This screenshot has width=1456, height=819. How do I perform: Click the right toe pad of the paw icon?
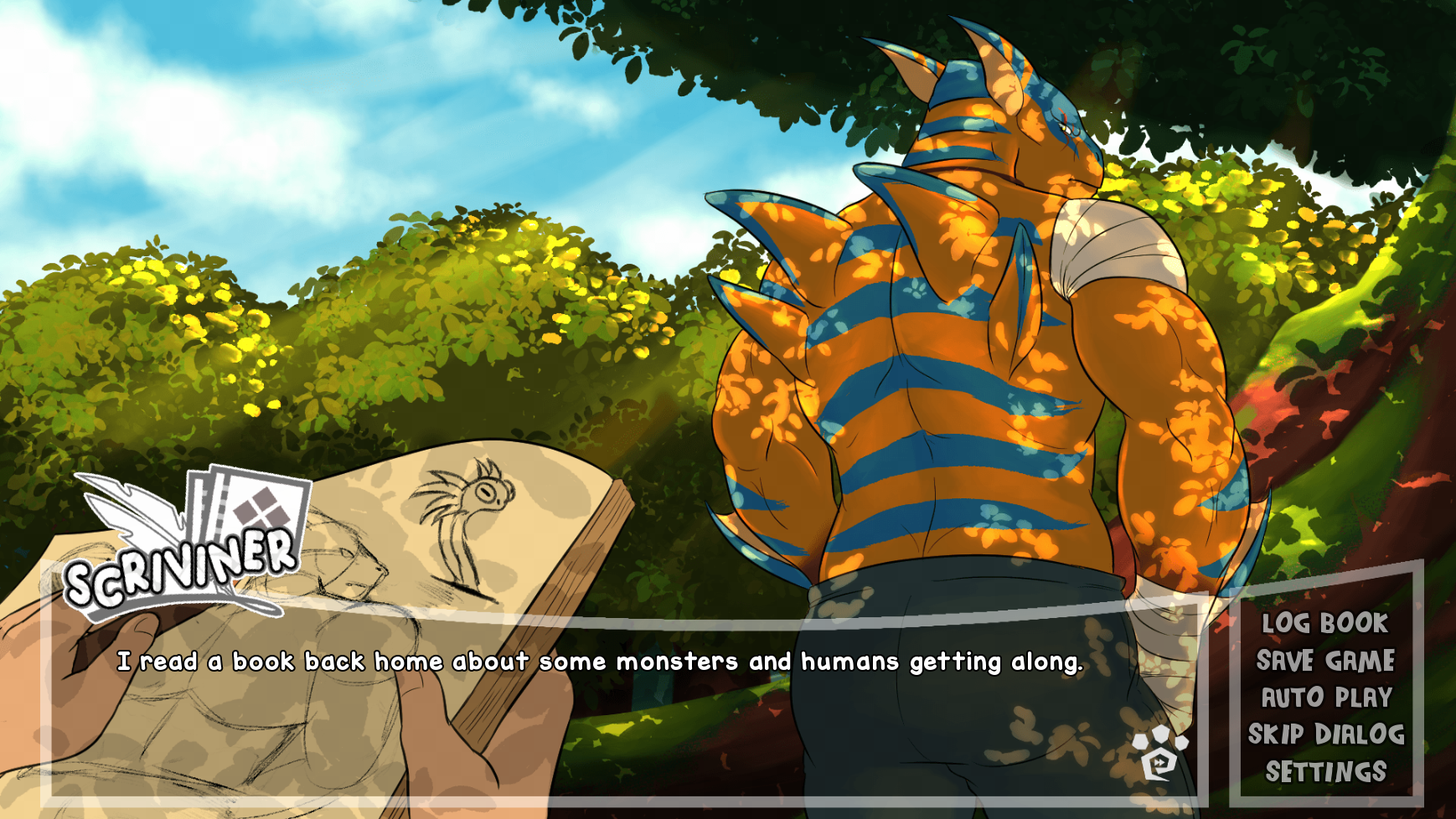tap(1181, 742)
